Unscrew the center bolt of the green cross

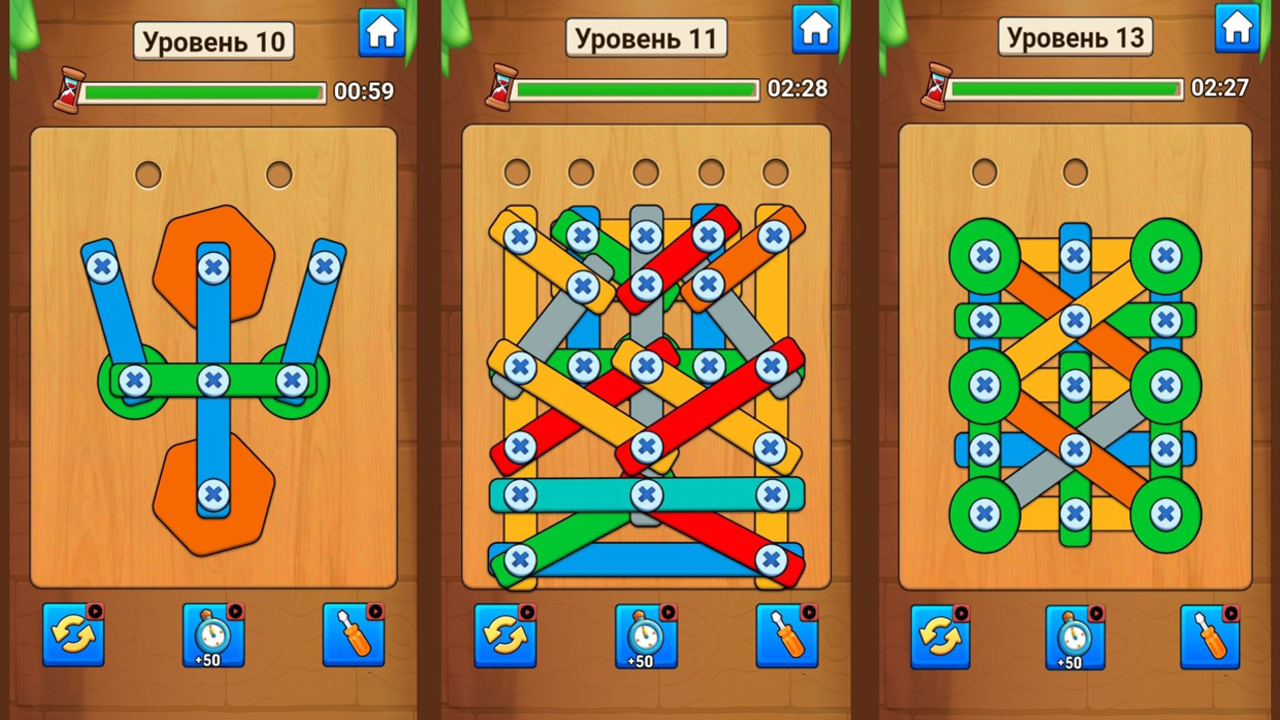pos(213,380)
